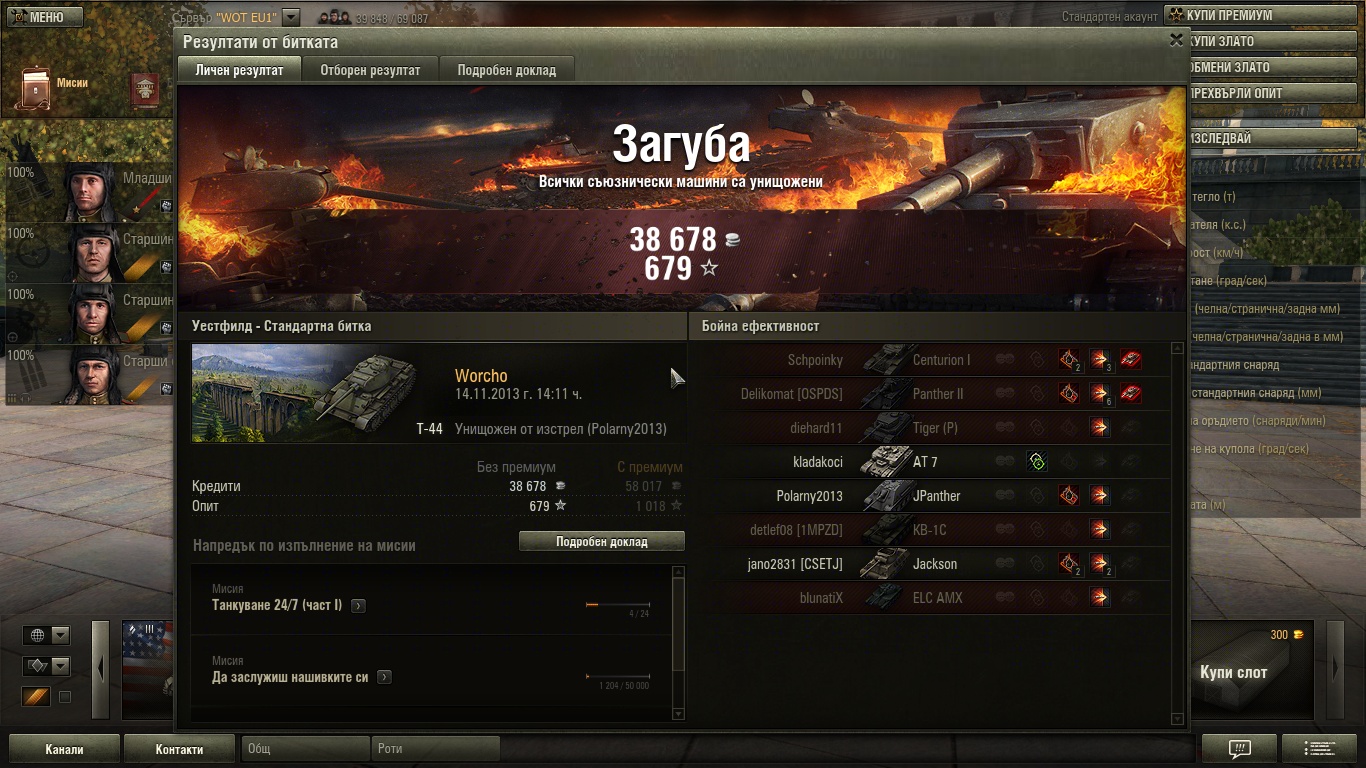Close the battle results window
Viewport: 1366px width, 768px height.
[x=1176, y=40]
